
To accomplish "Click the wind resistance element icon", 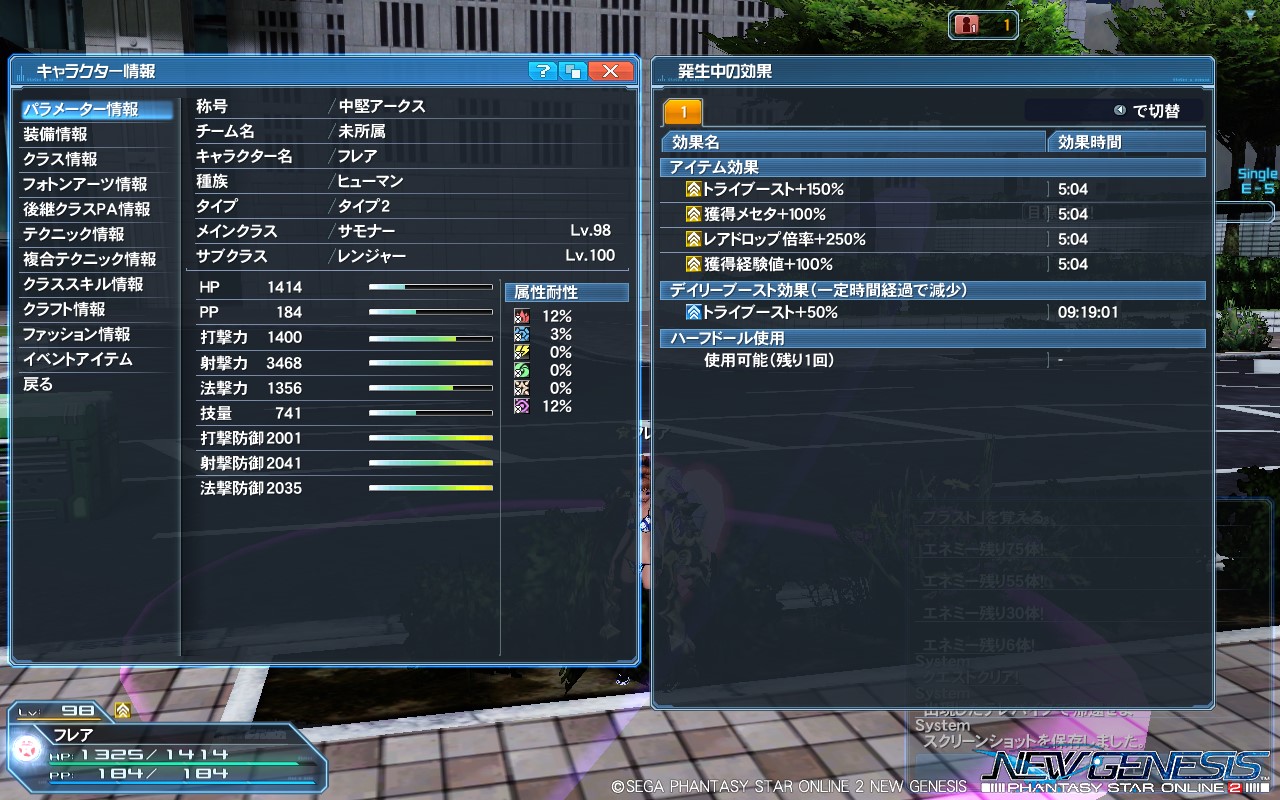I will coord(522,369).
